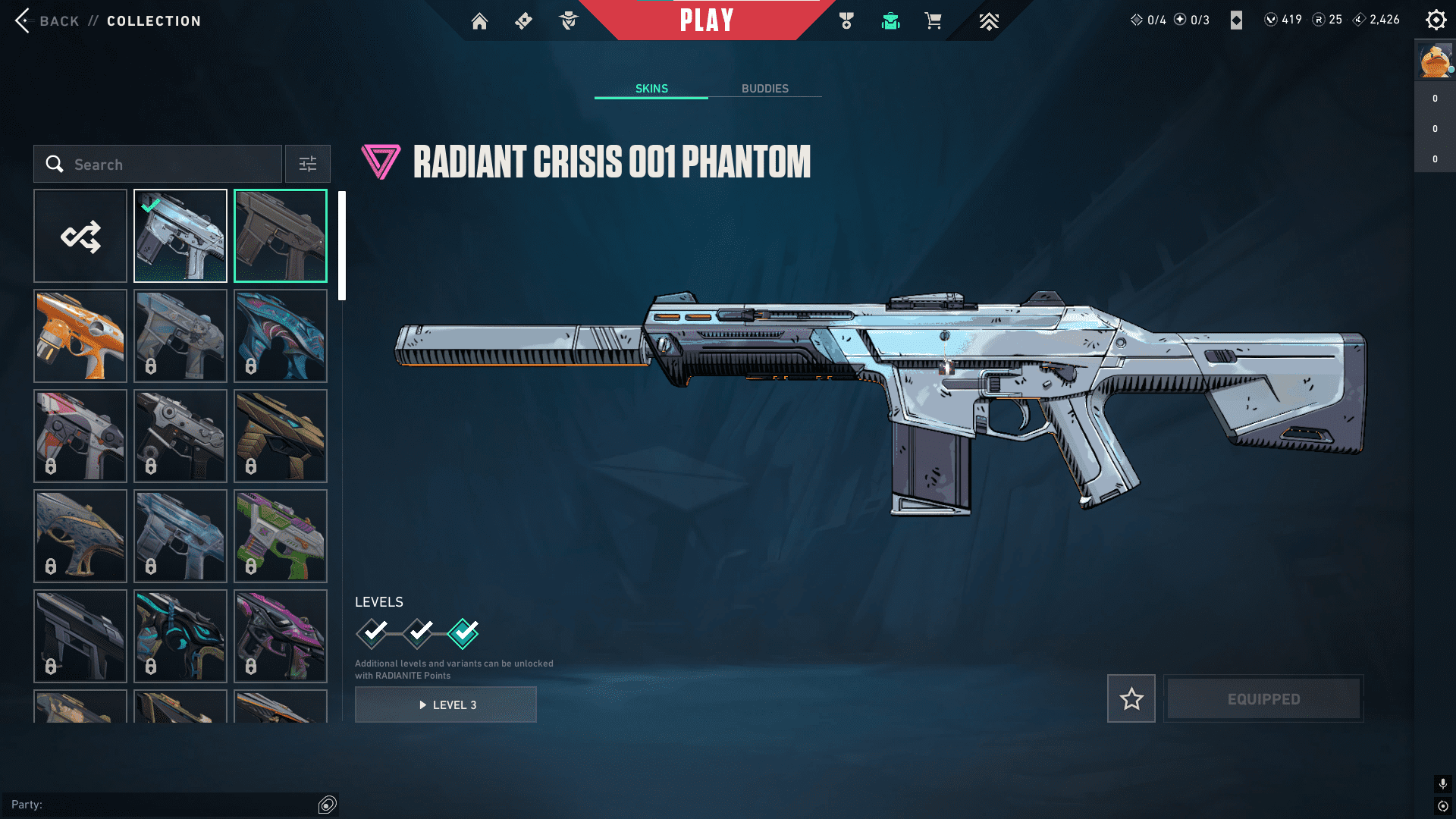
Task: Toggle the microphone icon
Action: click(x=1442, y=783)
